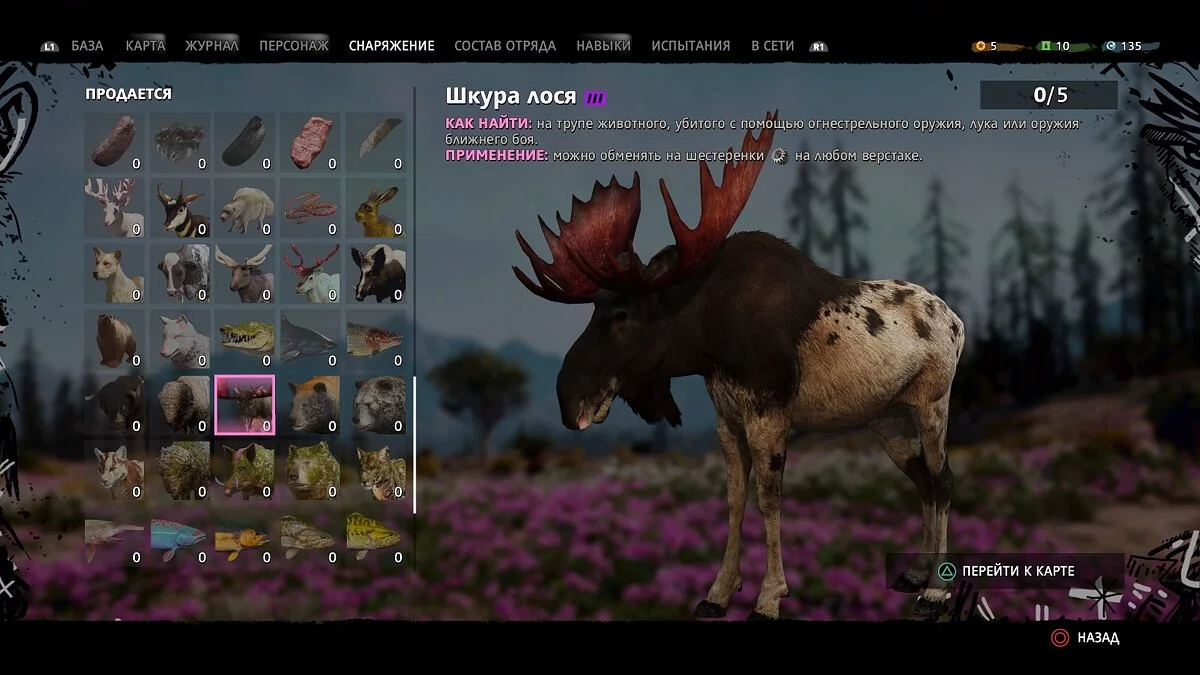The height and width of the screenshot is (675, 1200).
Task: Select the Состав отряда tab
Action: [505, 46]
